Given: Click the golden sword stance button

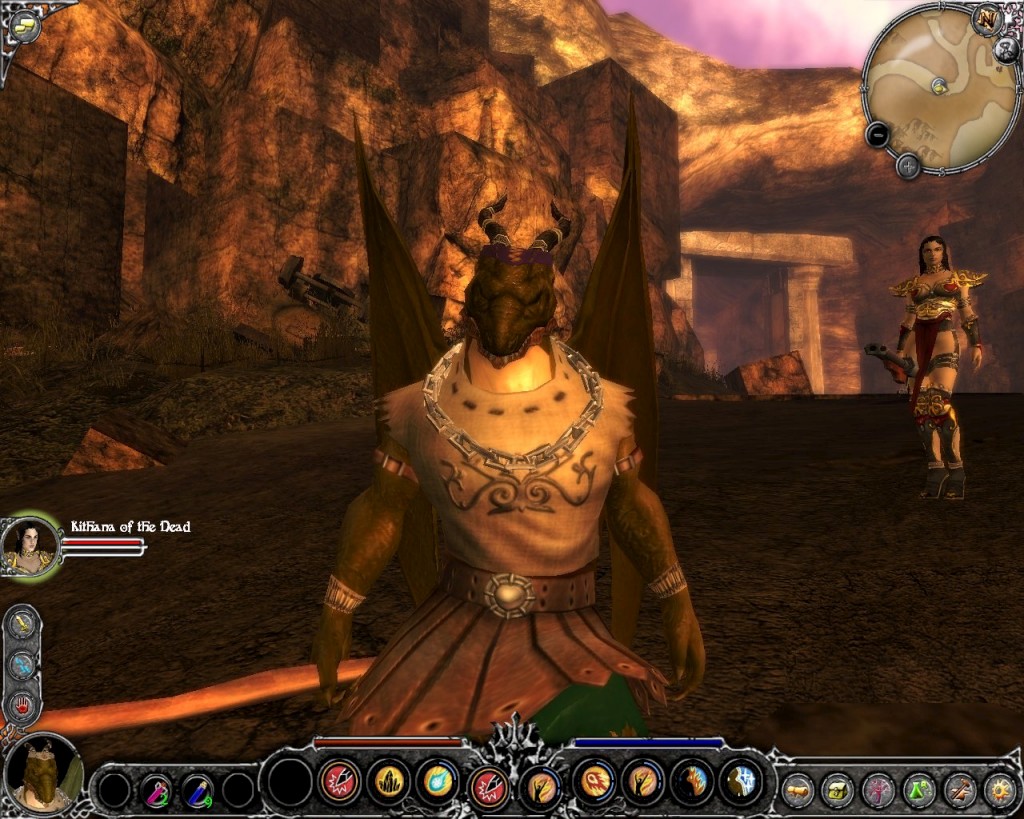Looking at the screenshot, I should [22, 624].
